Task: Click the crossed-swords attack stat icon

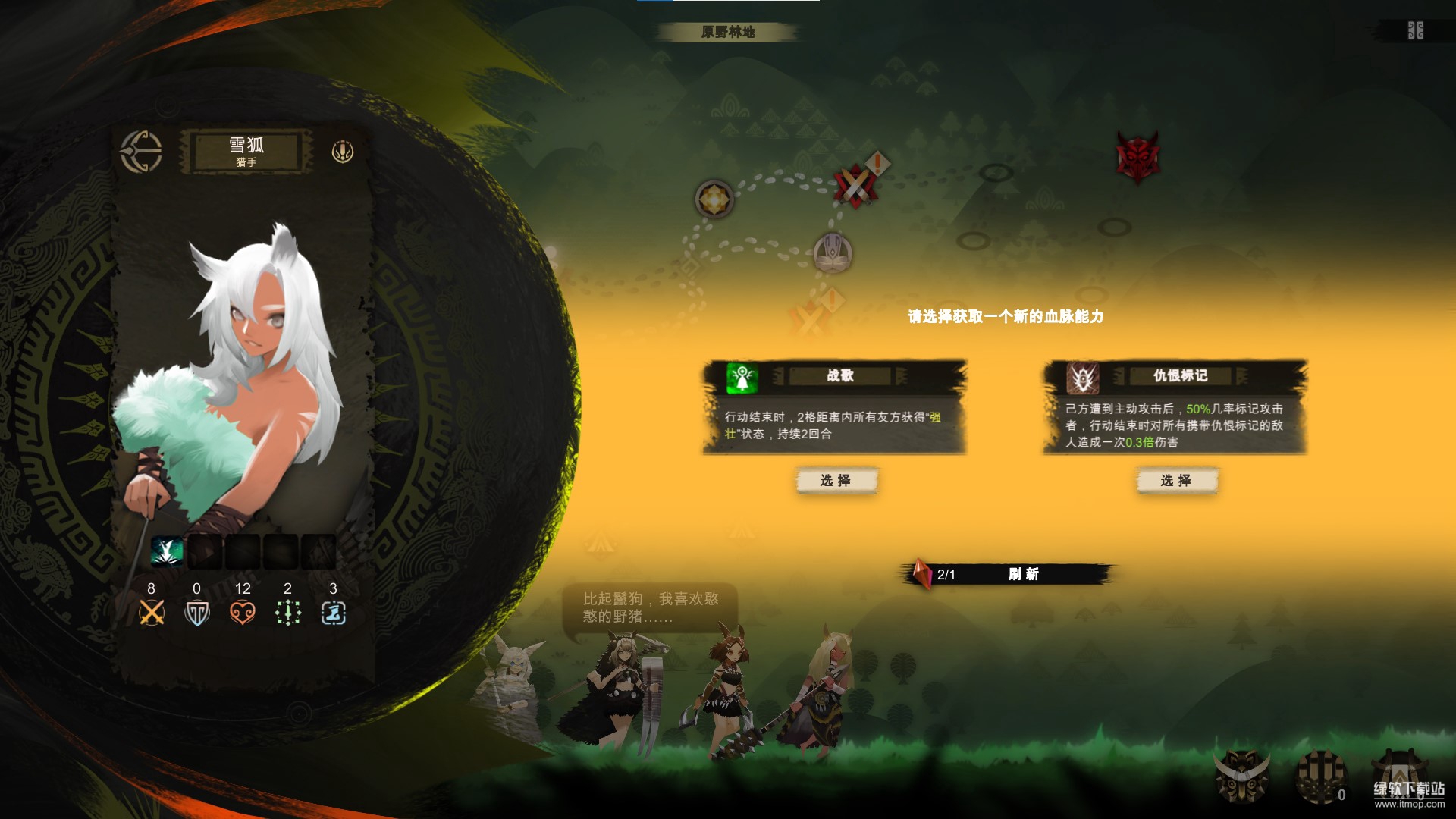Action: pos(152,612)
